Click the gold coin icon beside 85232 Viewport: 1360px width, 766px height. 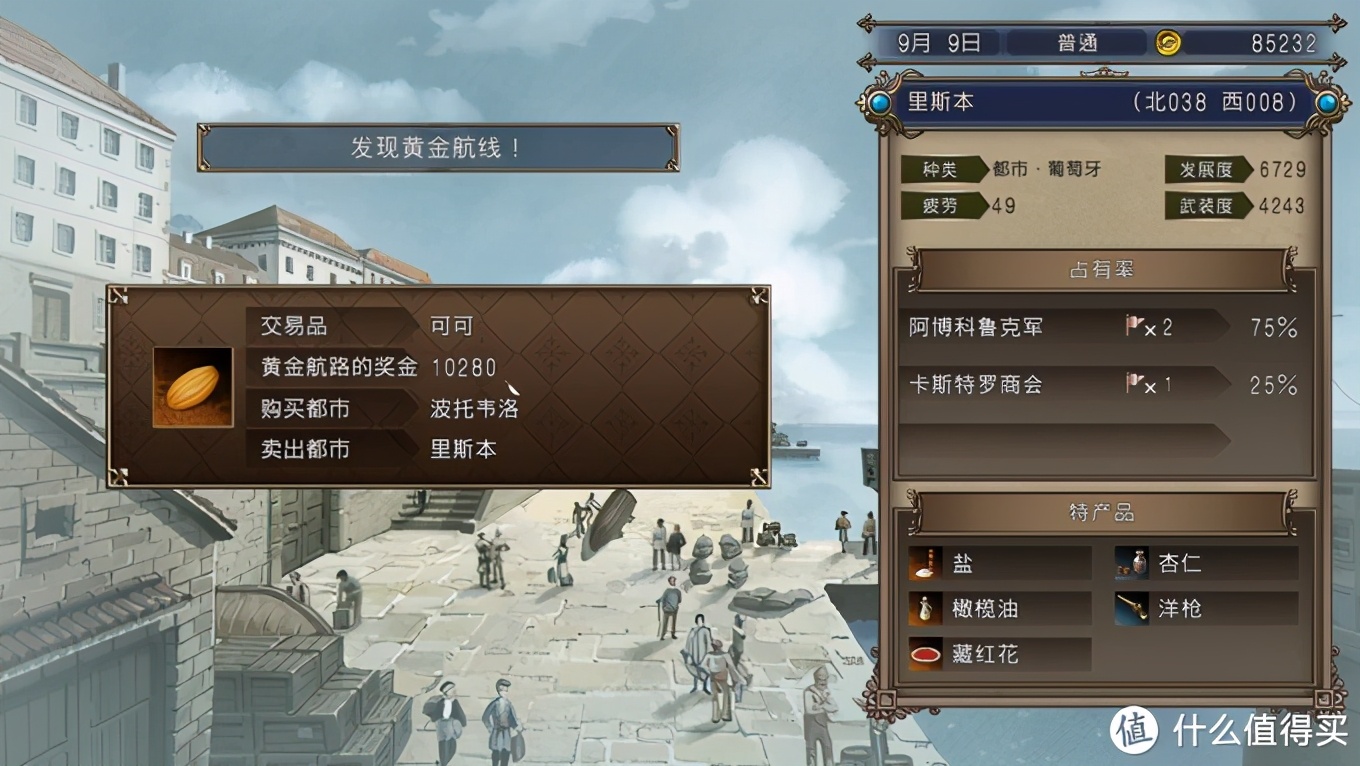tap(1168, 42)
